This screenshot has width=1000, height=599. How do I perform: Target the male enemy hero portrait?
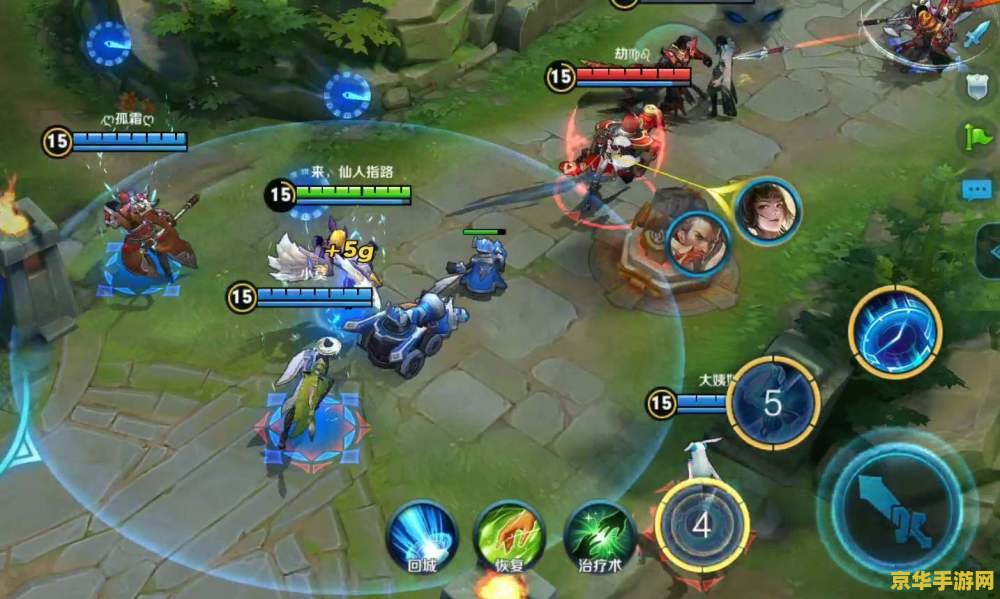coord(697,243)
